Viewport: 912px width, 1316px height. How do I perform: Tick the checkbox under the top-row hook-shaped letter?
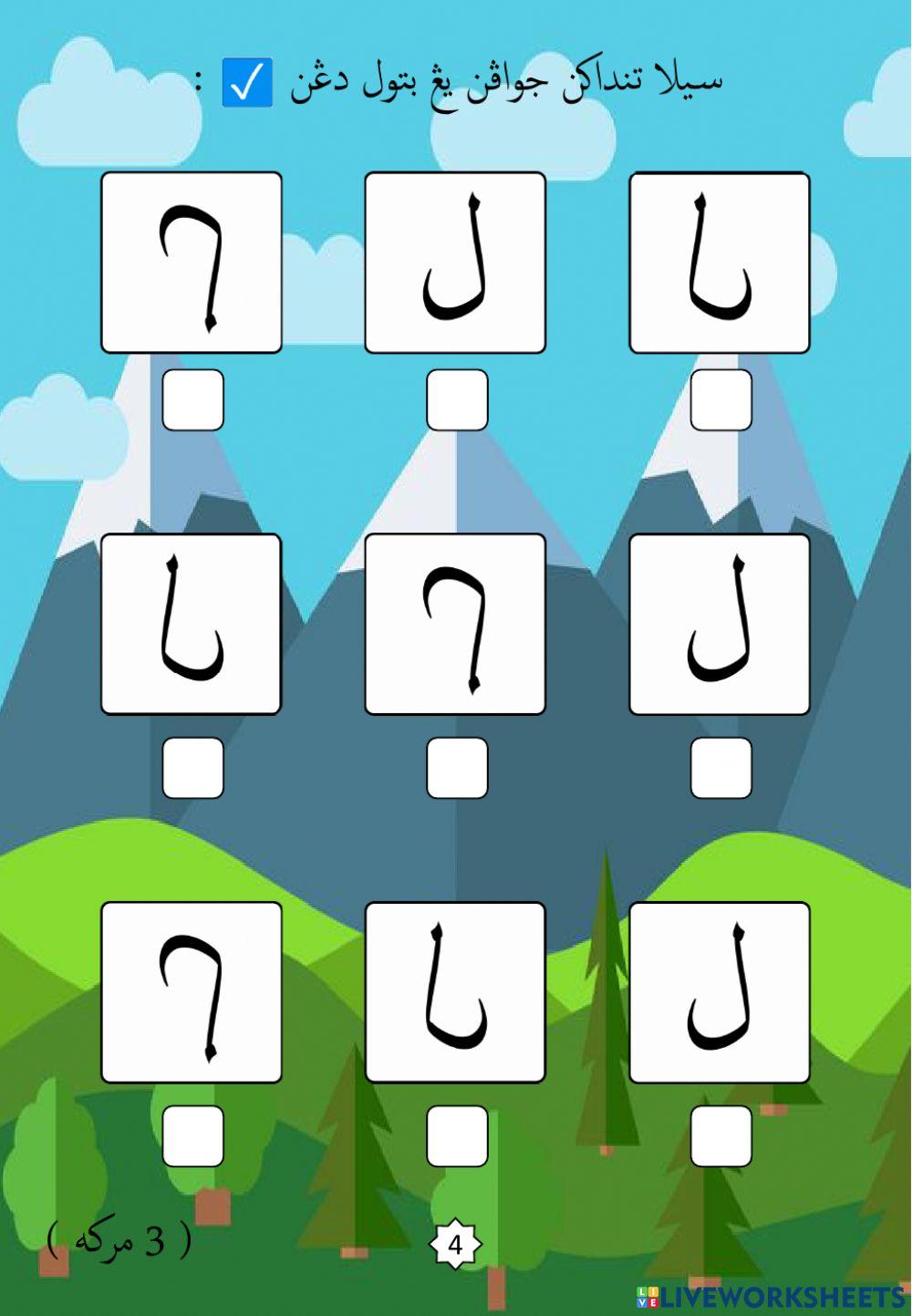192,399
